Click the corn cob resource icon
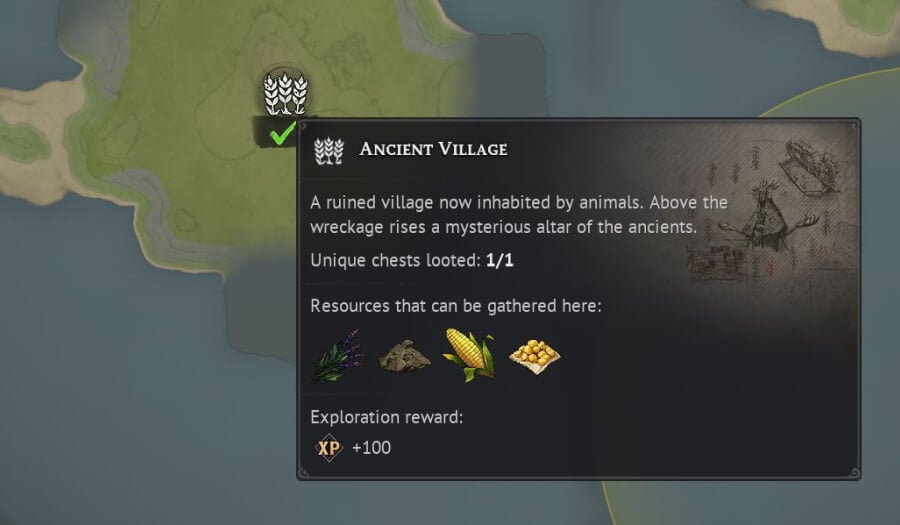900x525 pixels. [x=469, y=354]
